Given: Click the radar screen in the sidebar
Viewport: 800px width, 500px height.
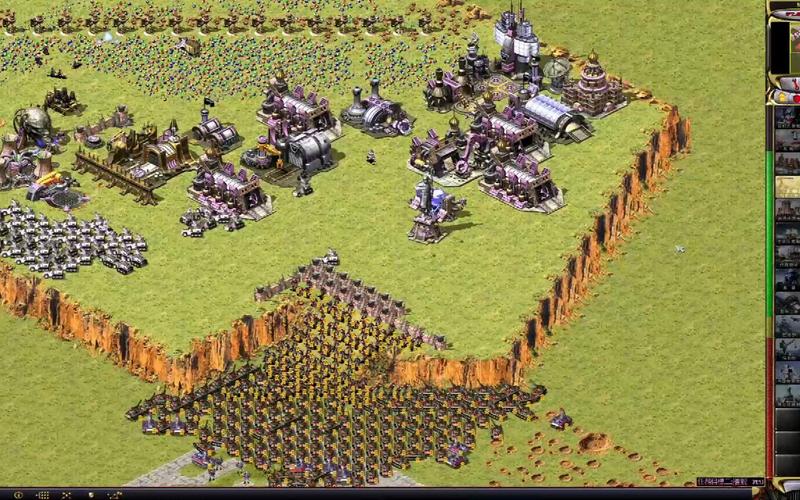Looking at the screenshot, I should coord(785,45).
